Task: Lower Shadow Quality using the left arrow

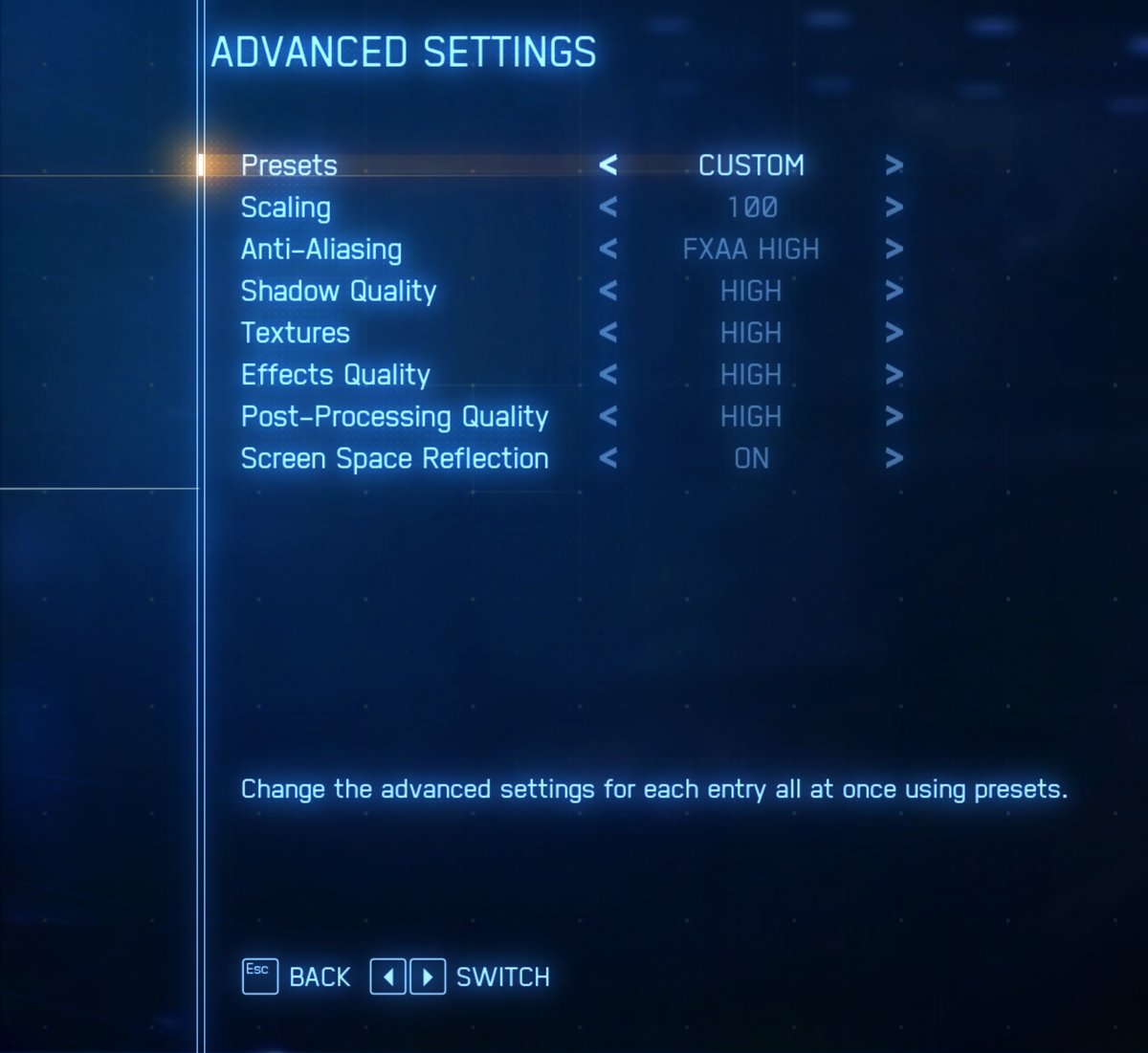Action: [x=608, y=292]
